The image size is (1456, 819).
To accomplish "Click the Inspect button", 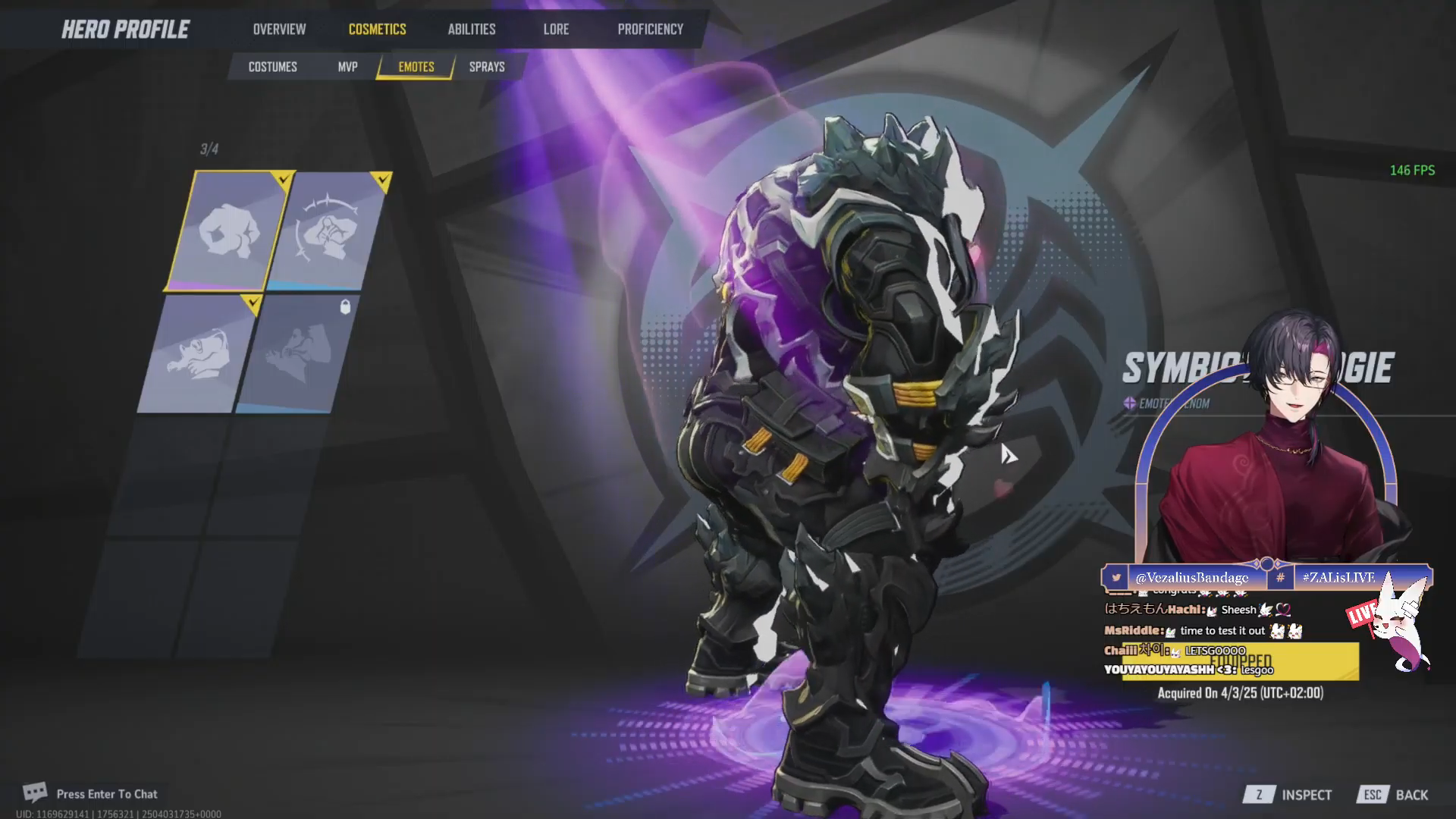I will [x=1288, y=795].
